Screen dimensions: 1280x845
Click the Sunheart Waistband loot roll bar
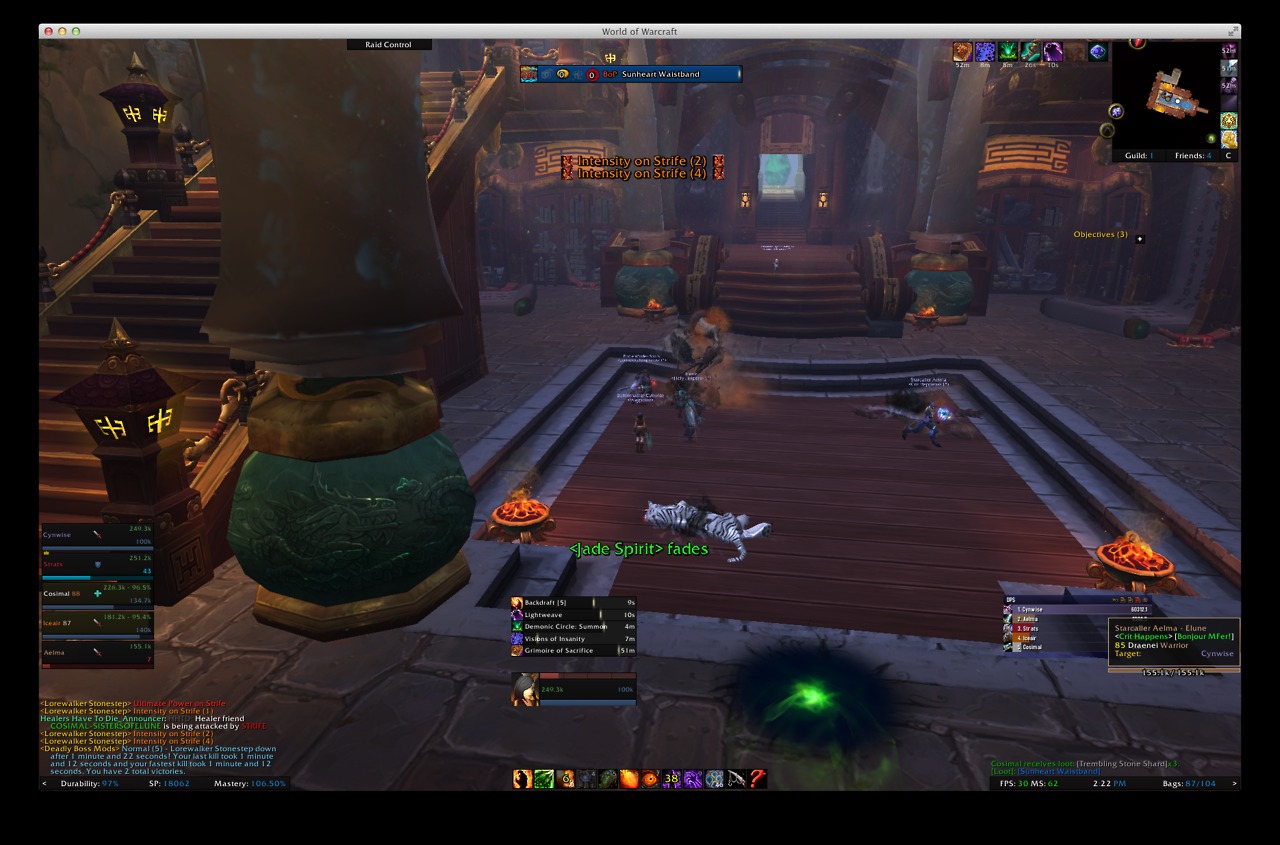(631, 74)
